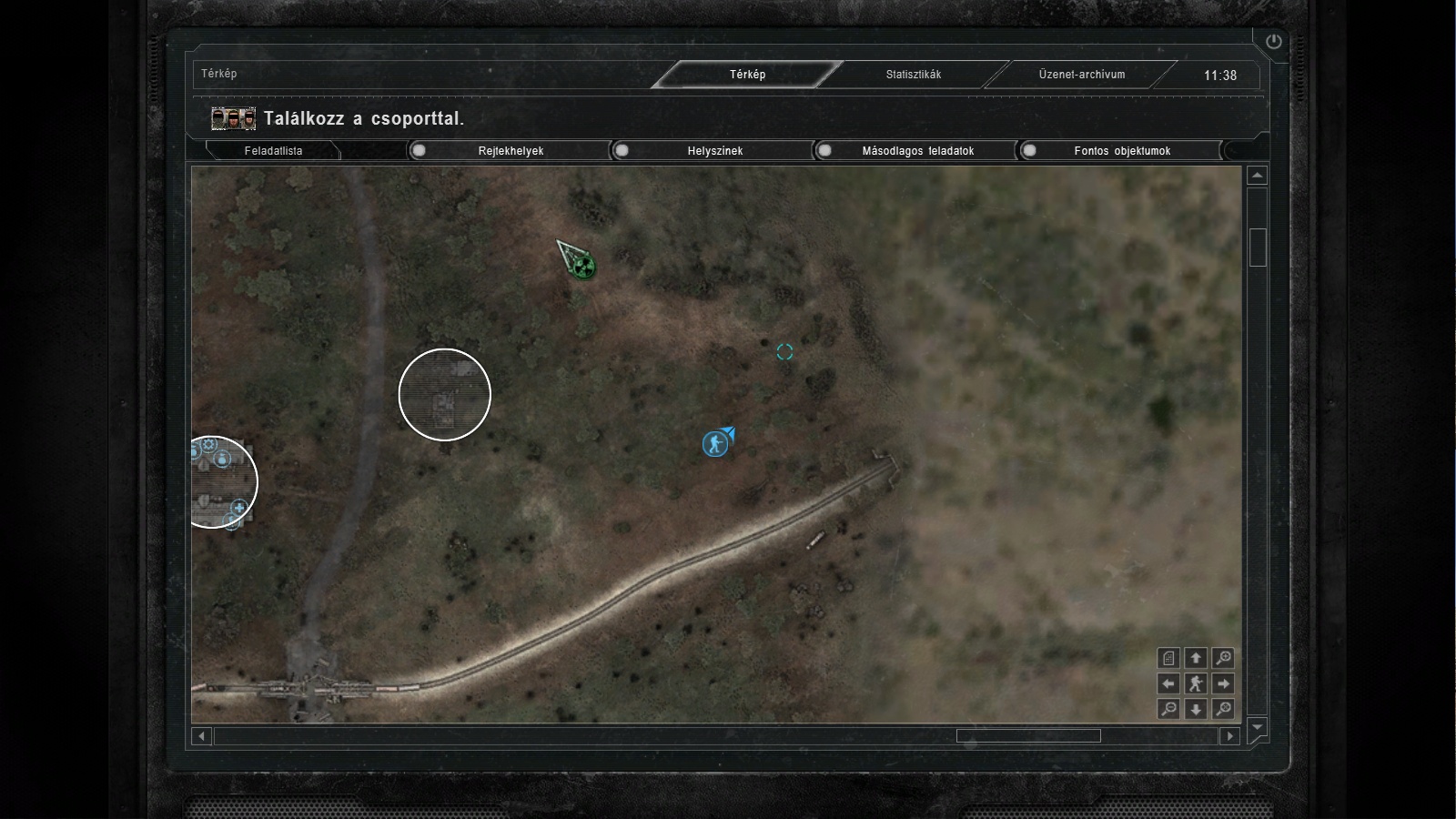Close the PDA with the power button
This screenshot has width=1456, height=819.
pyautogui.click(x=1273, y=42)
